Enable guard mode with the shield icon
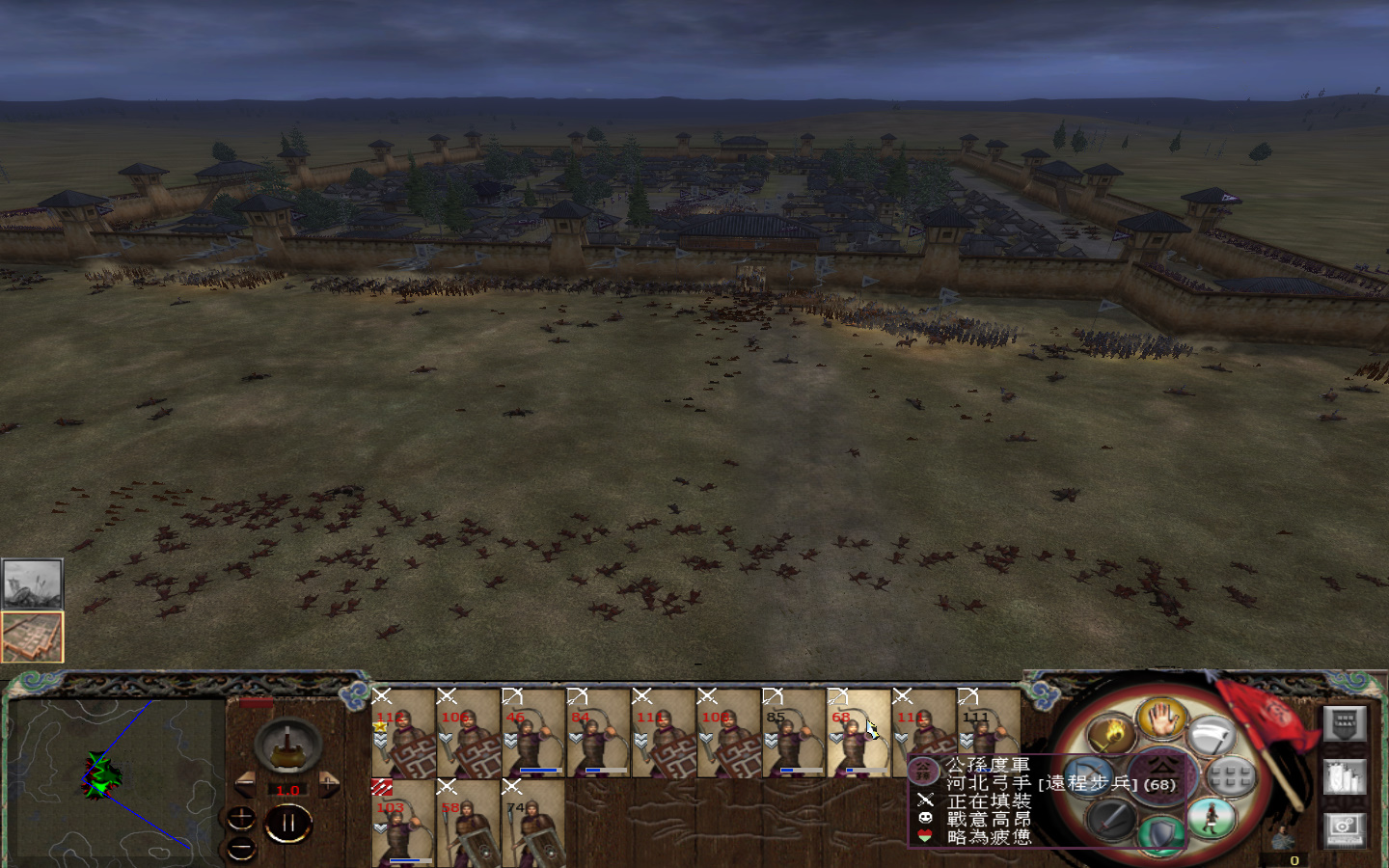The image size is (1389, 868). click(x=1158, y=831)
